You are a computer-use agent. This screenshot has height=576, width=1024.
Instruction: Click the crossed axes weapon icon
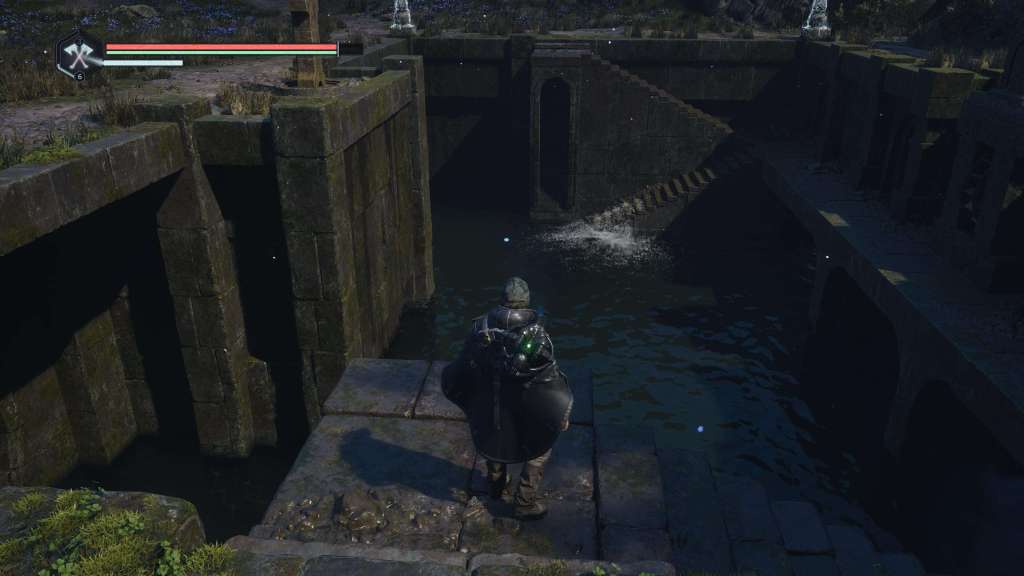78,54
